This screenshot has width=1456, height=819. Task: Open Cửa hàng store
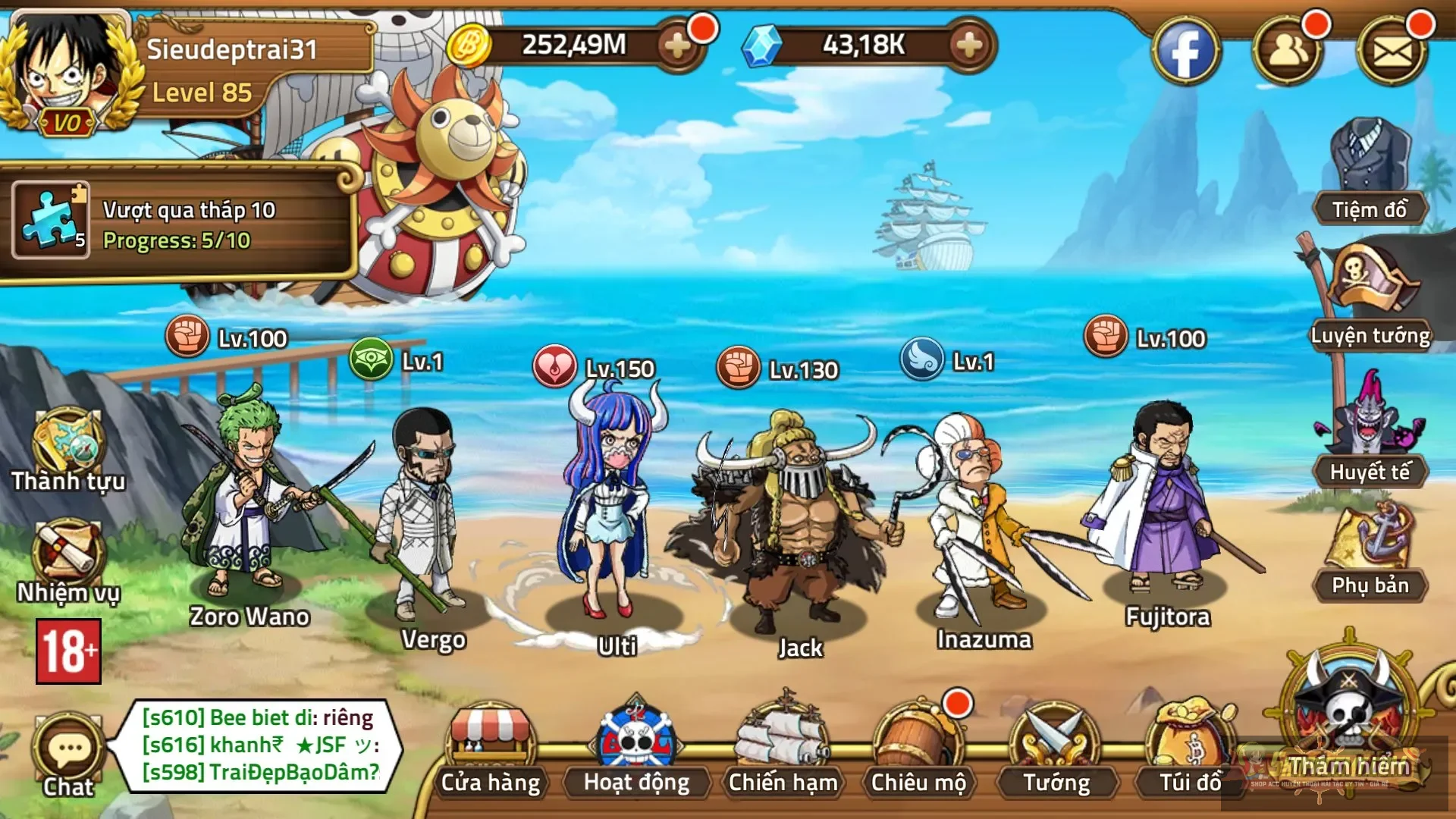[491, 751]
